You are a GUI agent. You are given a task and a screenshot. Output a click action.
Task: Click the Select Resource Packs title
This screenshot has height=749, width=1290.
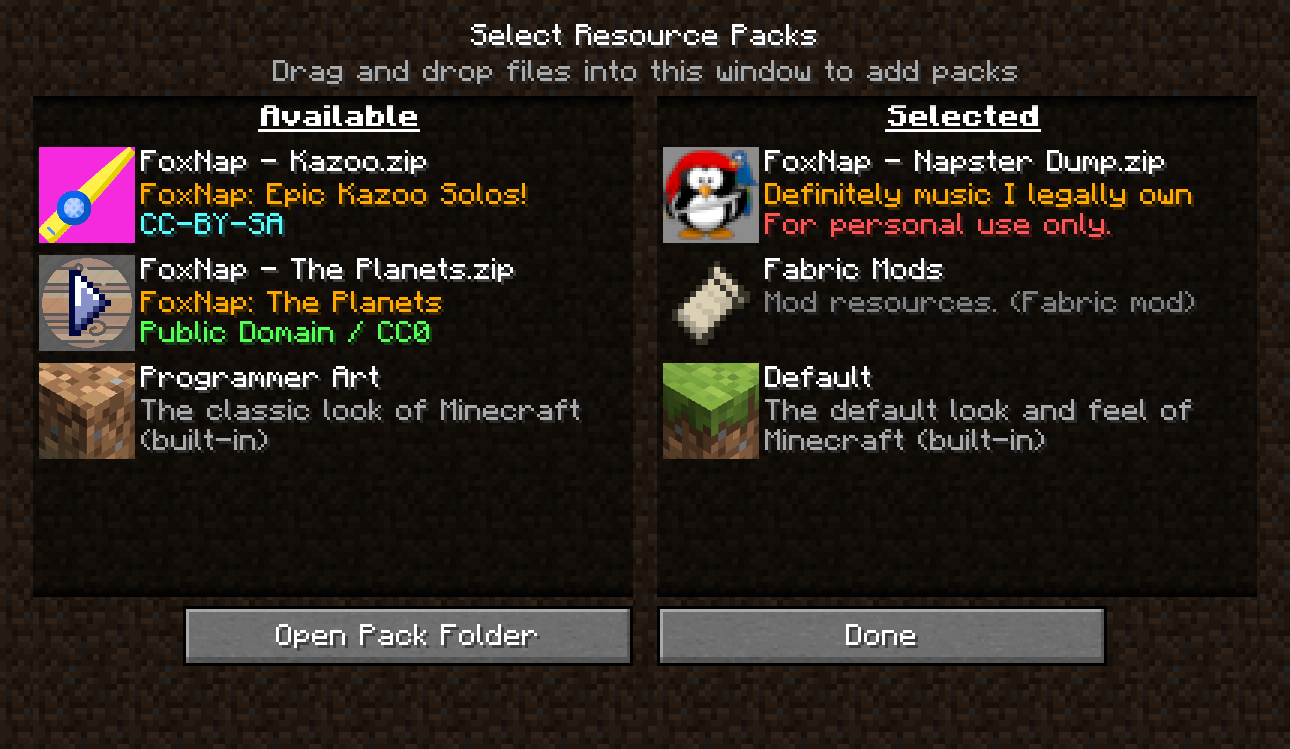point(645,35)
